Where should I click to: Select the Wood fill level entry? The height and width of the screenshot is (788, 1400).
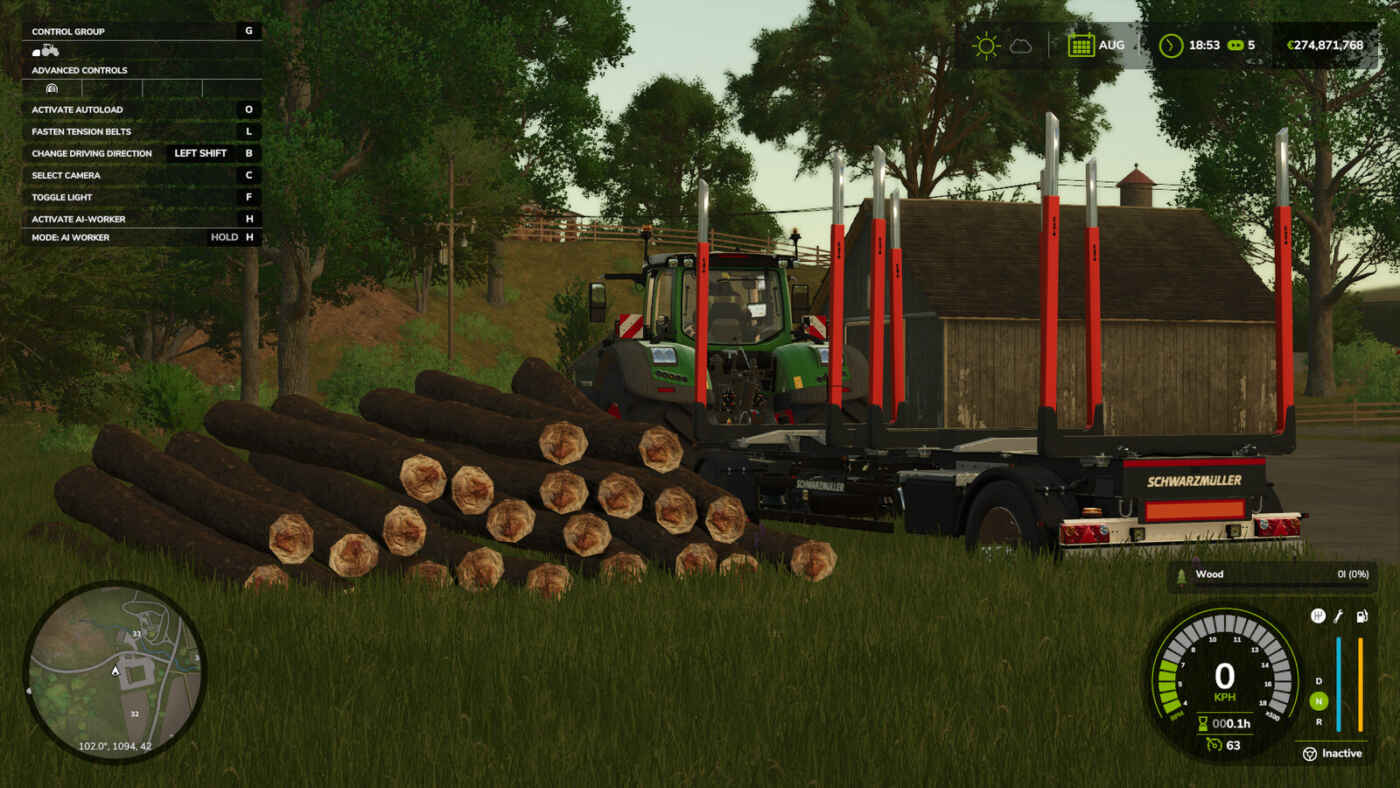[x=1264, y=575]
